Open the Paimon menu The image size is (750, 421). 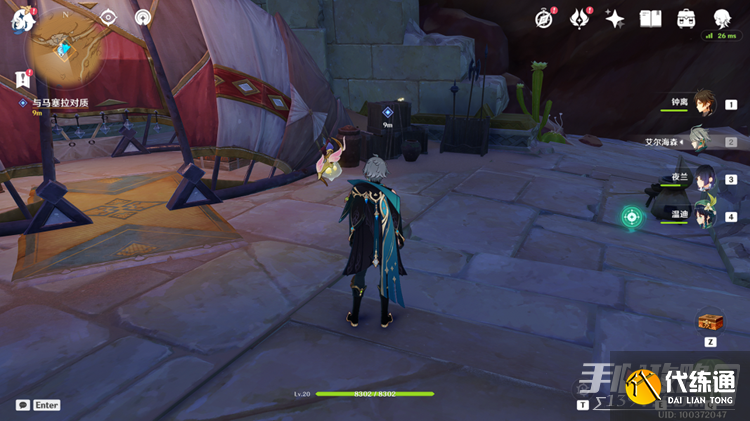pyautogui.click(x=20, y=20)
